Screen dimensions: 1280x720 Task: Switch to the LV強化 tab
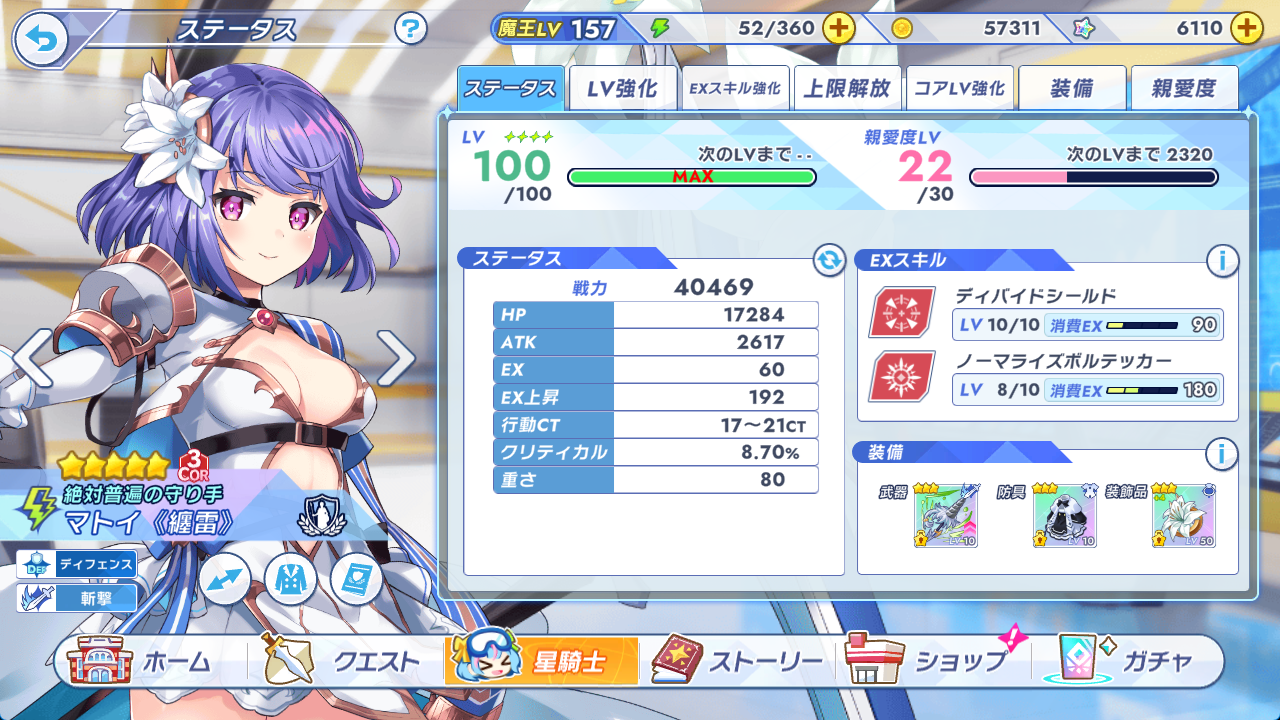622,88
